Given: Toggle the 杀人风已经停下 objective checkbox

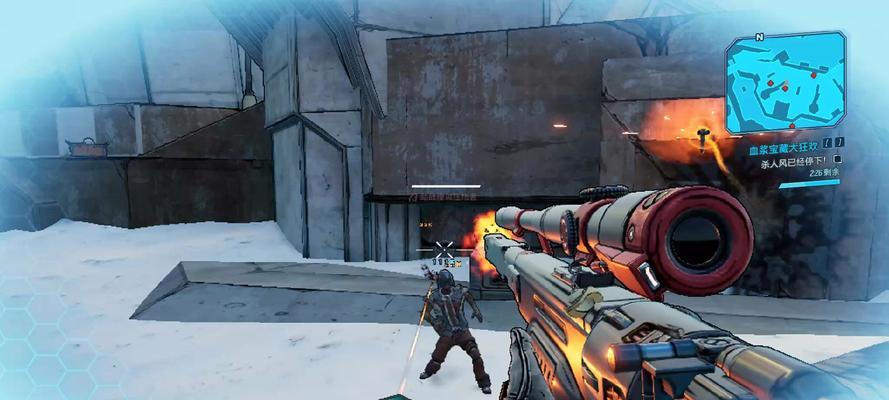Looking at the screenshot, I should click(x=838, y=159).
